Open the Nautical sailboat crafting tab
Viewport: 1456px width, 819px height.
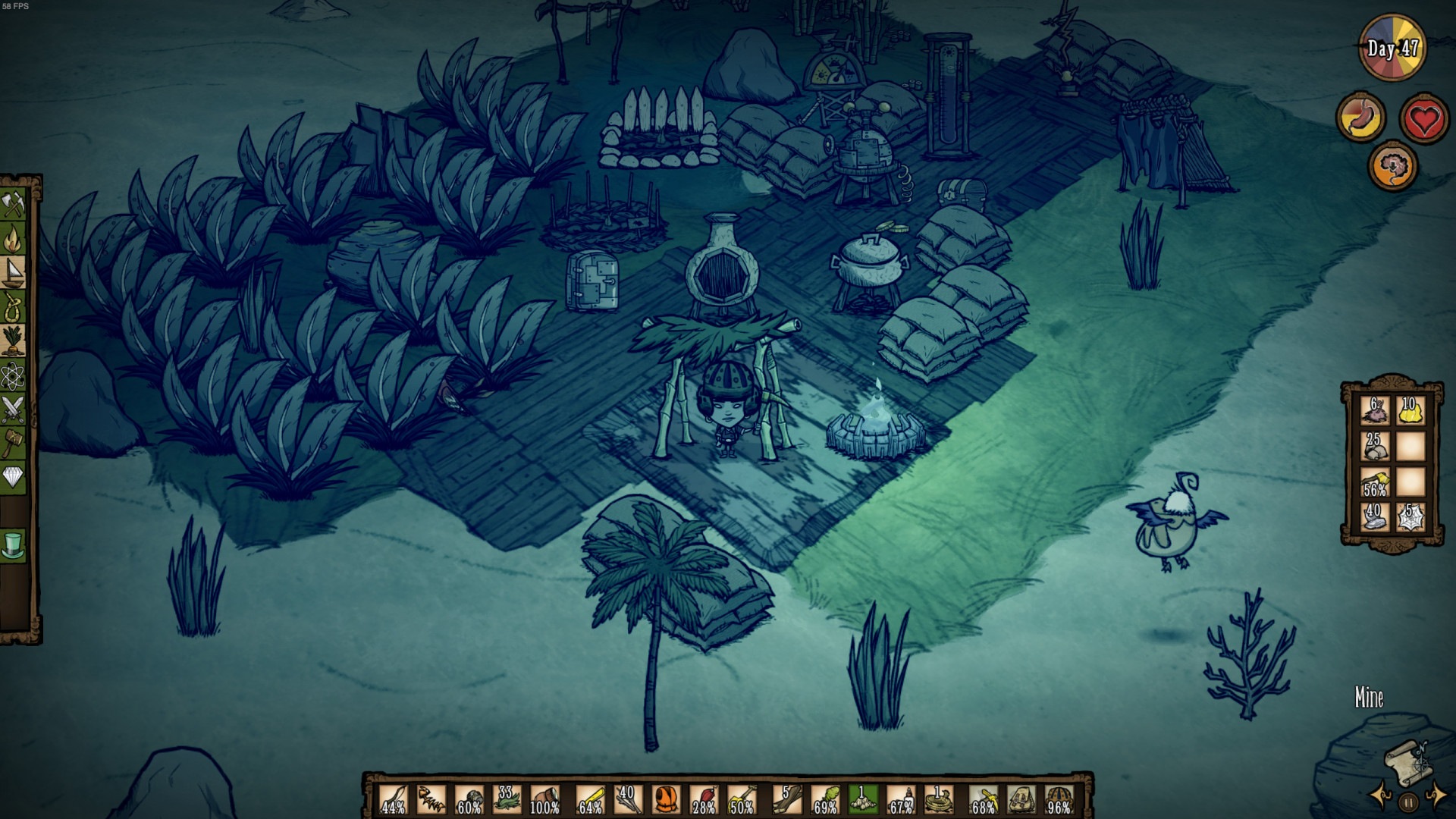coord(14,274)
